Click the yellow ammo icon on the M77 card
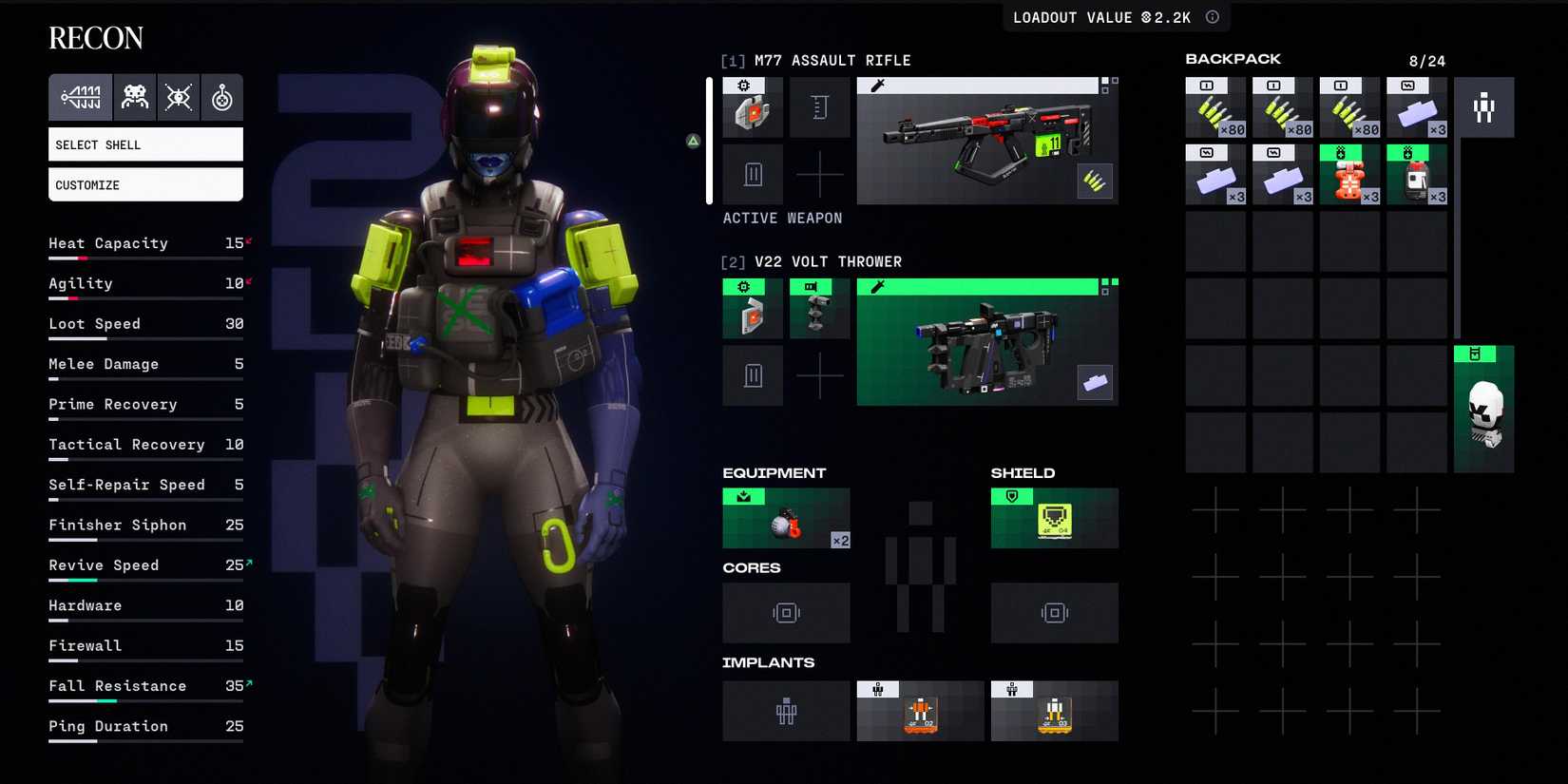Viewport: 1568px width, 784px height. 1095,182
